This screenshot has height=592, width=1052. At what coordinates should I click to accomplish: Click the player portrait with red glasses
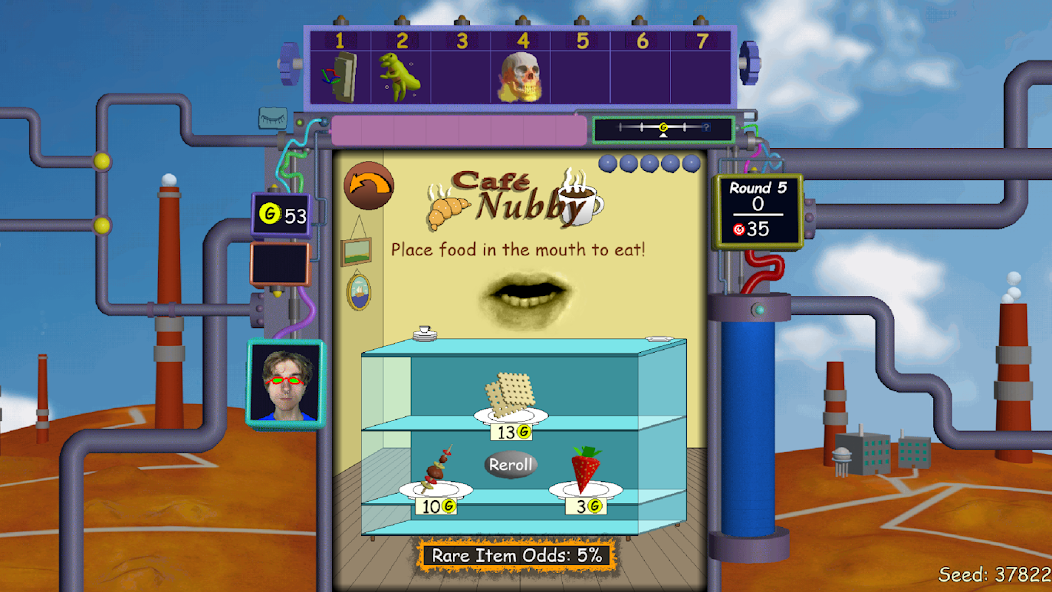tap(285, 384)
